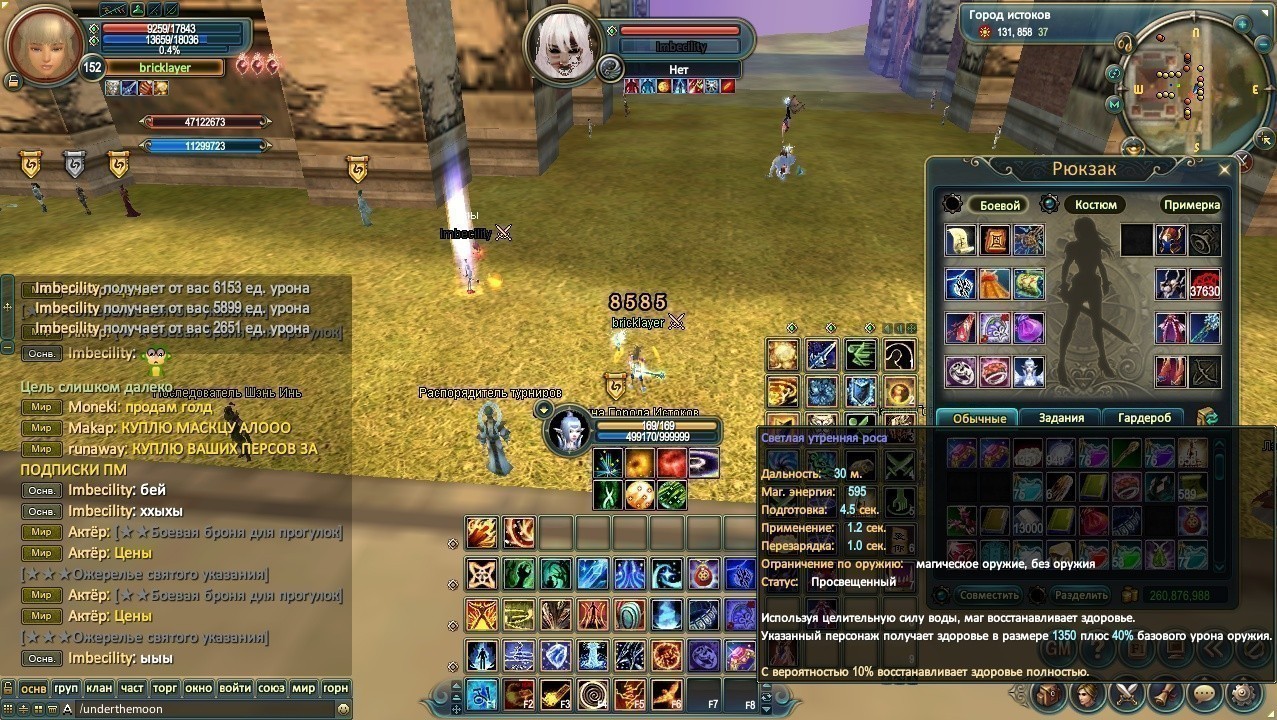This screenshot has width=1277, height=720.
Task: Open the Примерка fitting option
Action: click(x=1191, y=205)
